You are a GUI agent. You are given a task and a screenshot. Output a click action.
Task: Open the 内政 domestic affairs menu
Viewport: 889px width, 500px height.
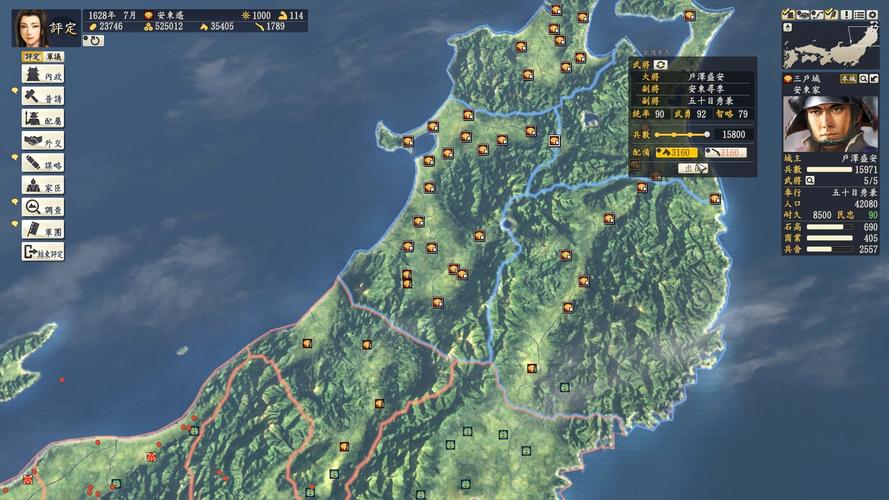coord(43,76)
